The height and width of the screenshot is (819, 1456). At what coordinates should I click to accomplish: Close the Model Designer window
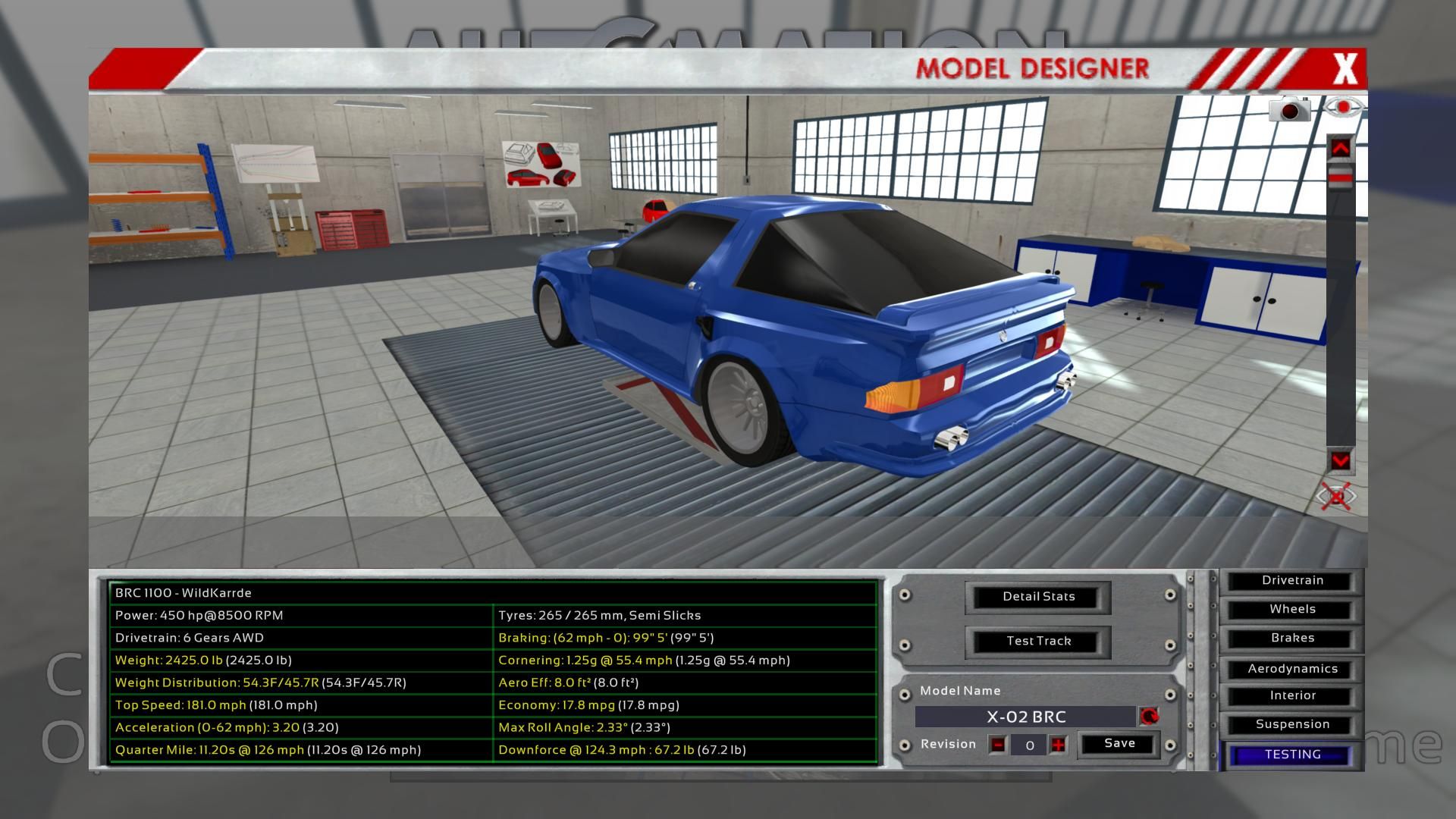click(x=1345, y=69)
